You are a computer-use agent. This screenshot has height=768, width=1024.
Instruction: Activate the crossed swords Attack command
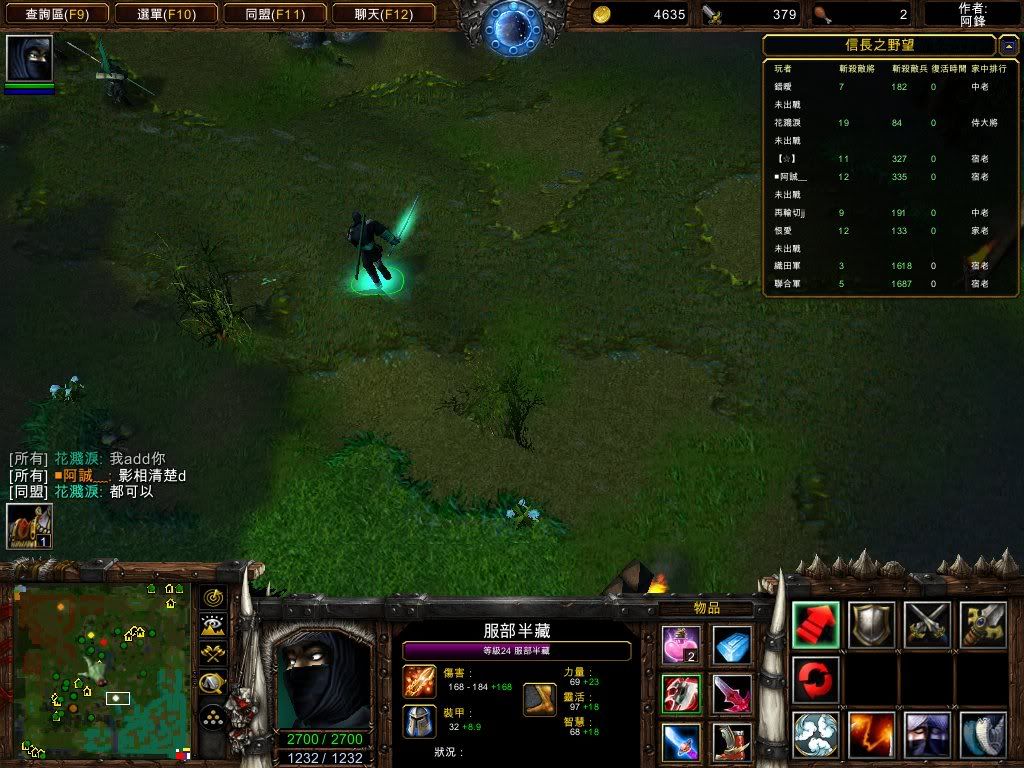(927, 625)
